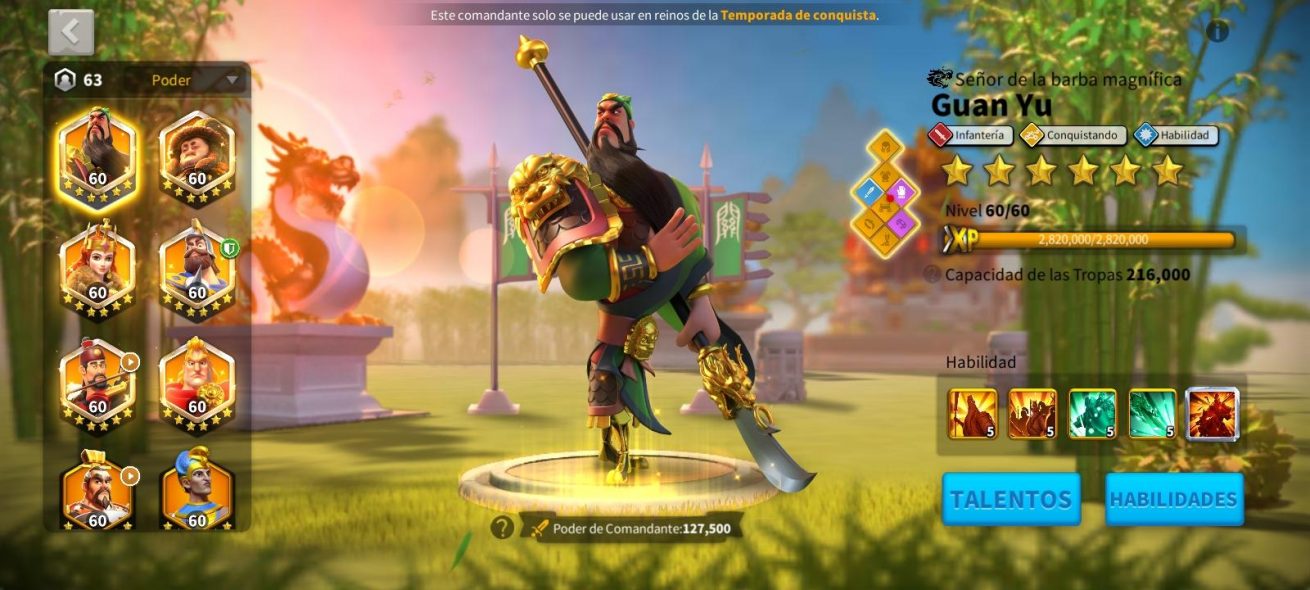Click the info icon in the top corner
Viewport: 1310px width, 590px height.
point(1217,31)
